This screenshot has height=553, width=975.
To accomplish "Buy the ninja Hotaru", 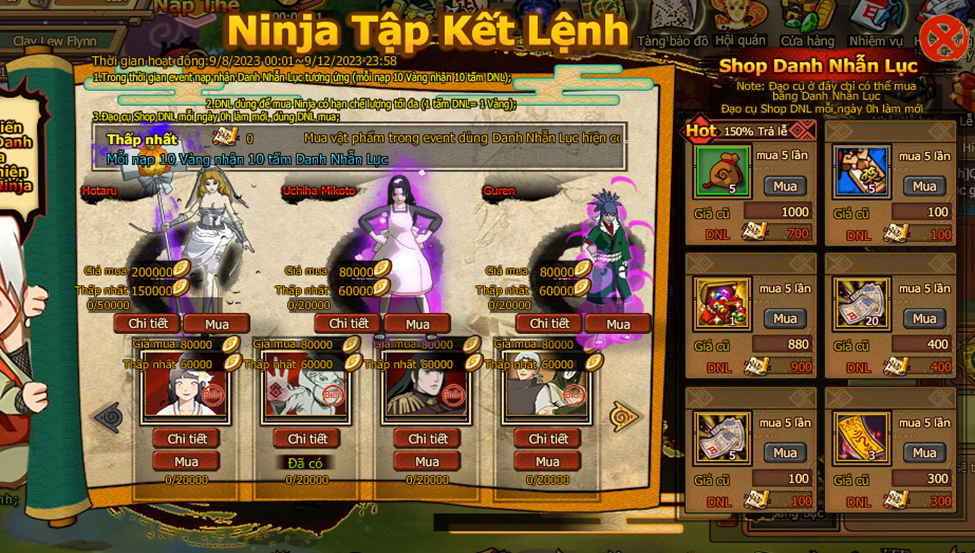I will pyautogui.click(x=217, y=324).
